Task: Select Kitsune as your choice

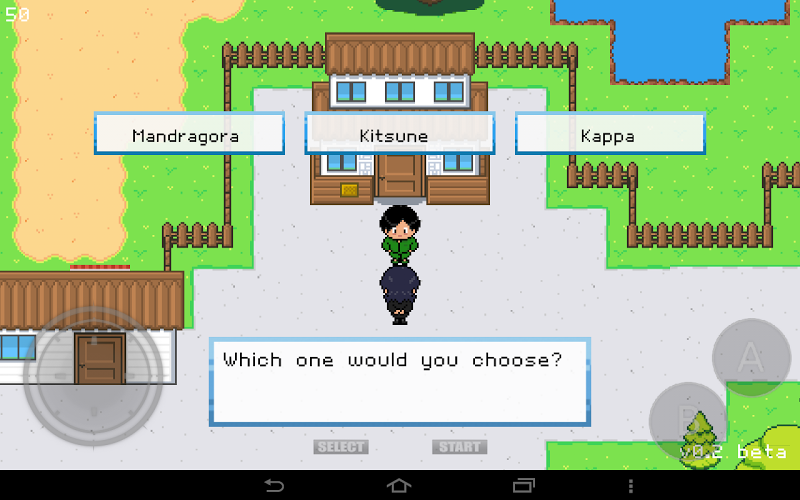Action: tap(399, 134)
